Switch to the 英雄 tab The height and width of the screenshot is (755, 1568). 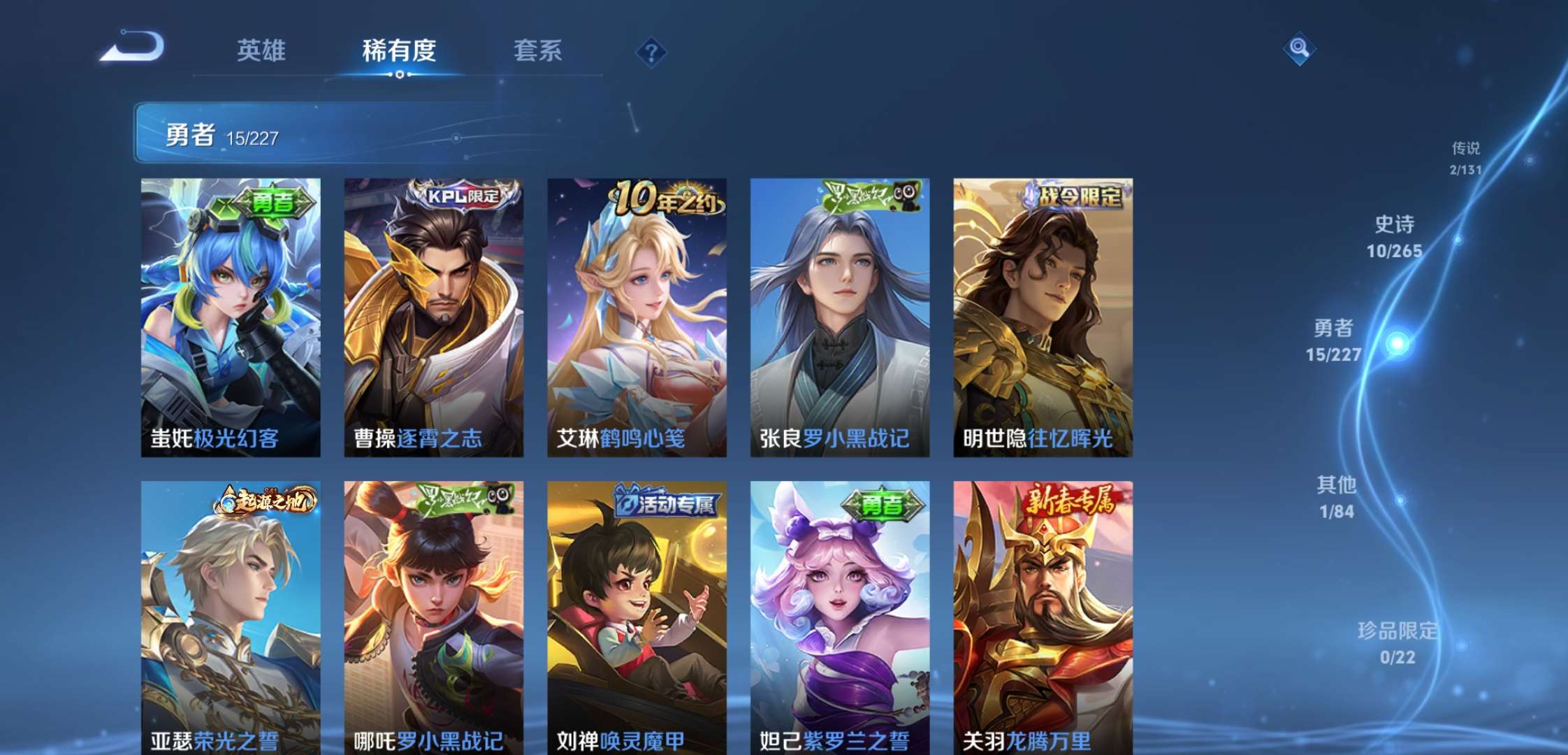point(261,50)
